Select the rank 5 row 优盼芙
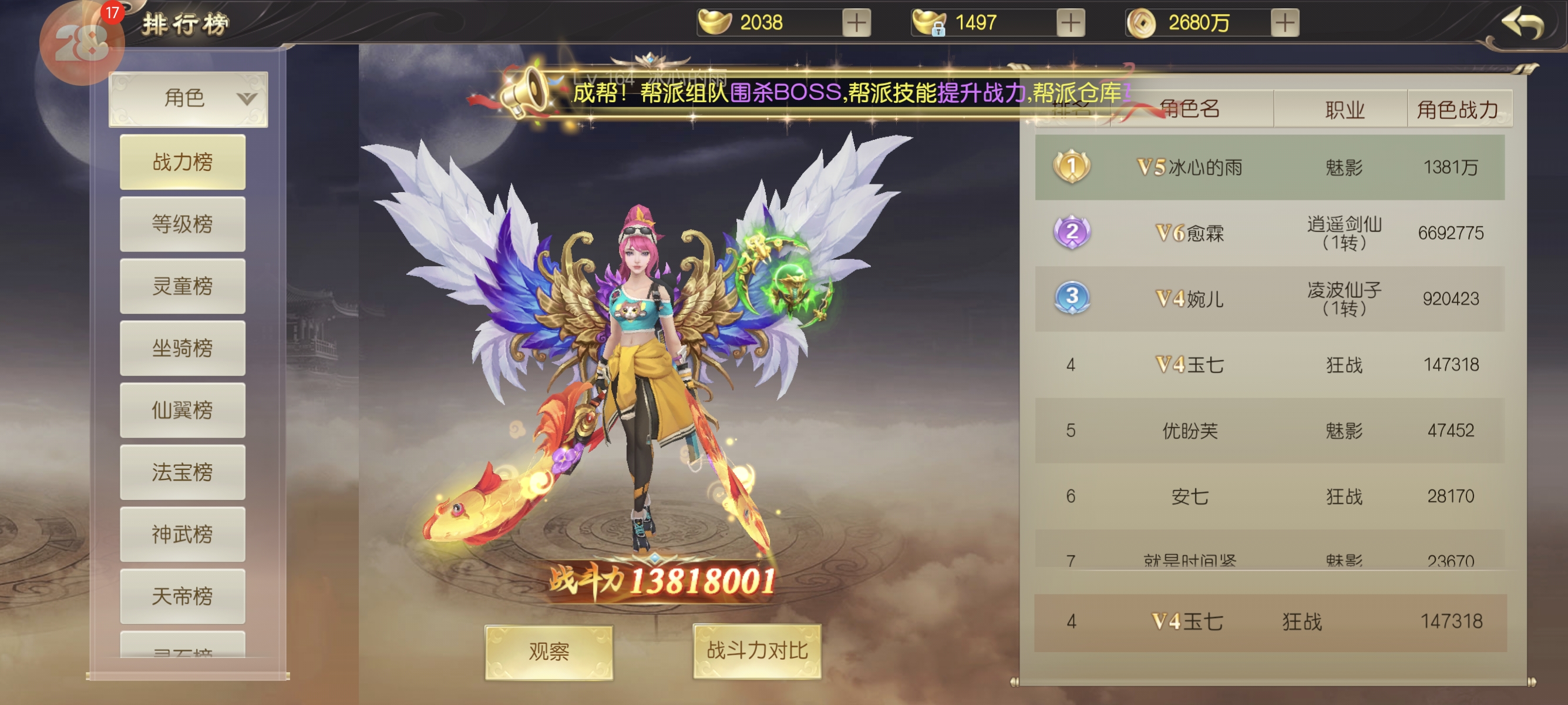1568x705 pixels. (x=1269, y=431)
